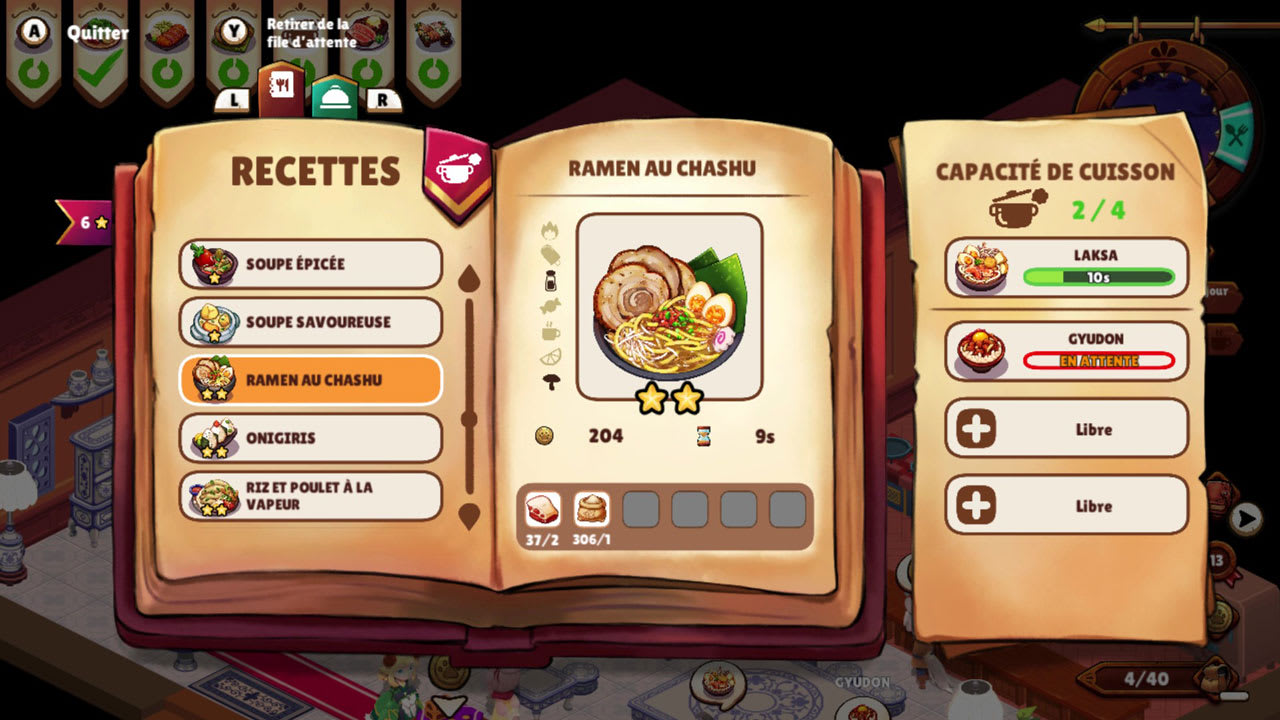The height and width of the screenshot is (720, 1280).
Task: Click the cooking pot bookmark ribbon
Action: pyautogui.click(x=458, y=168)
